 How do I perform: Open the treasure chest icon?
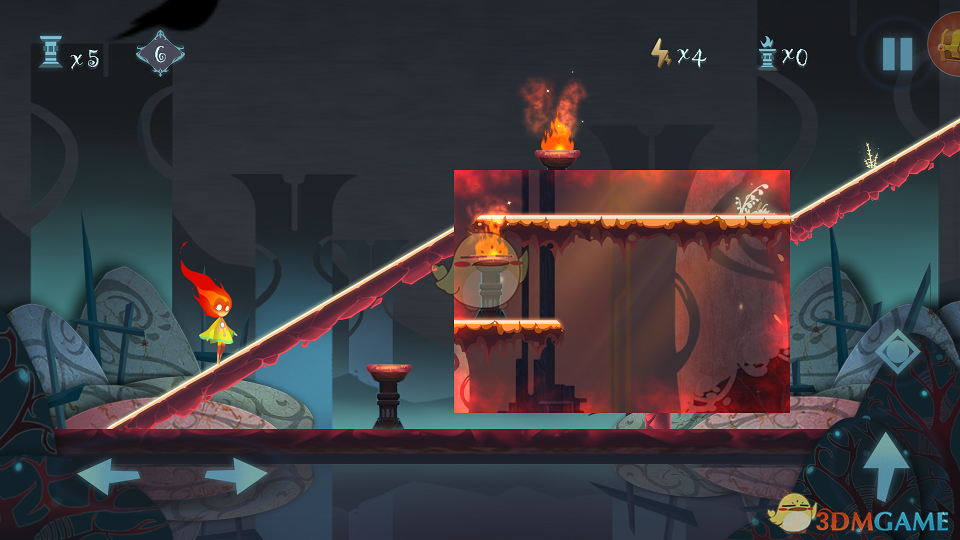(x=946, y=45)
